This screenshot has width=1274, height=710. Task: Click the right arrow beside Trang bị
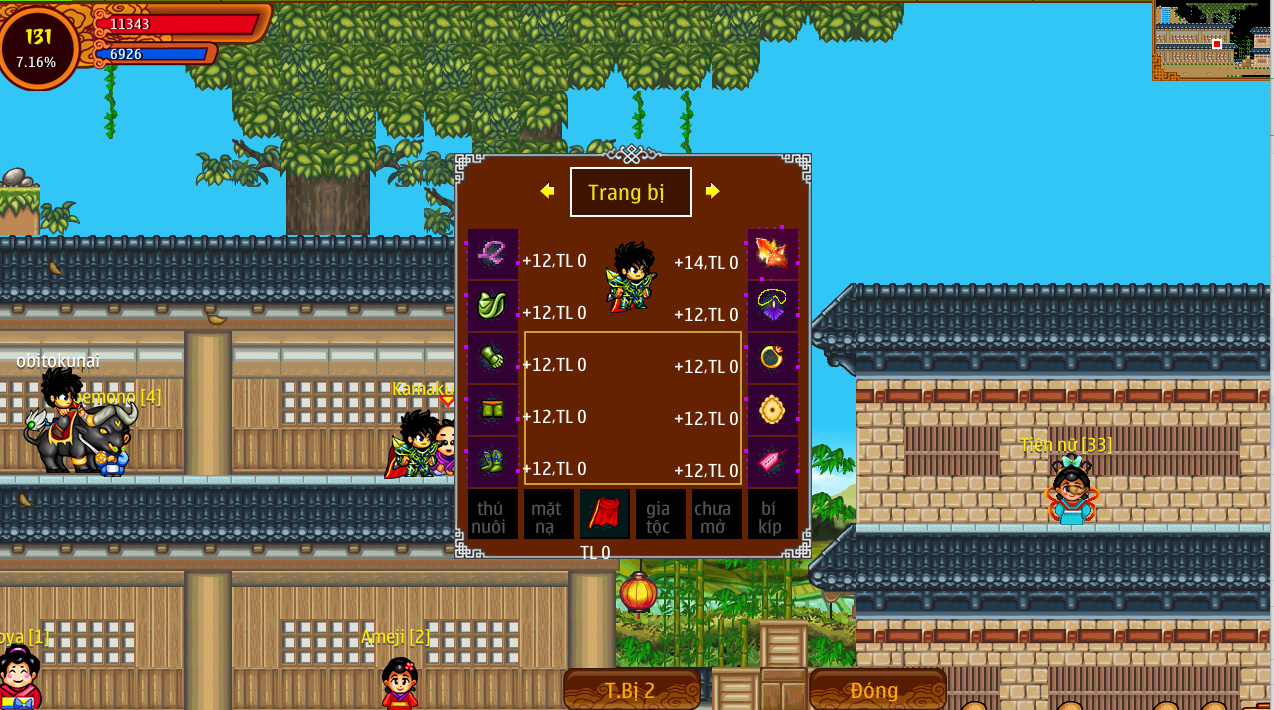(x=712, y=191)
